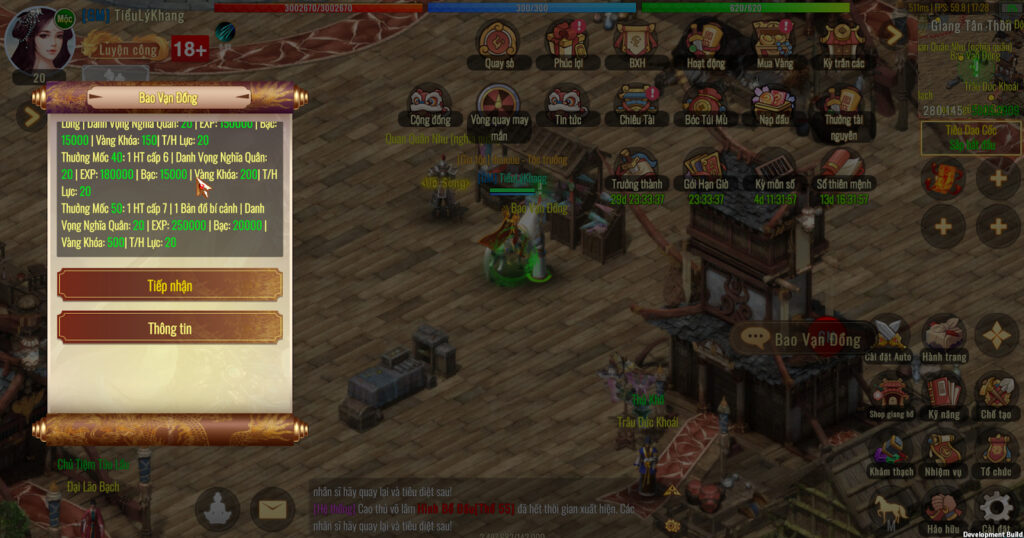The height and width of the screenshot is (538, 1024).
Task: Open the Hảo hữu friends list
Action: tap(944, 508)
